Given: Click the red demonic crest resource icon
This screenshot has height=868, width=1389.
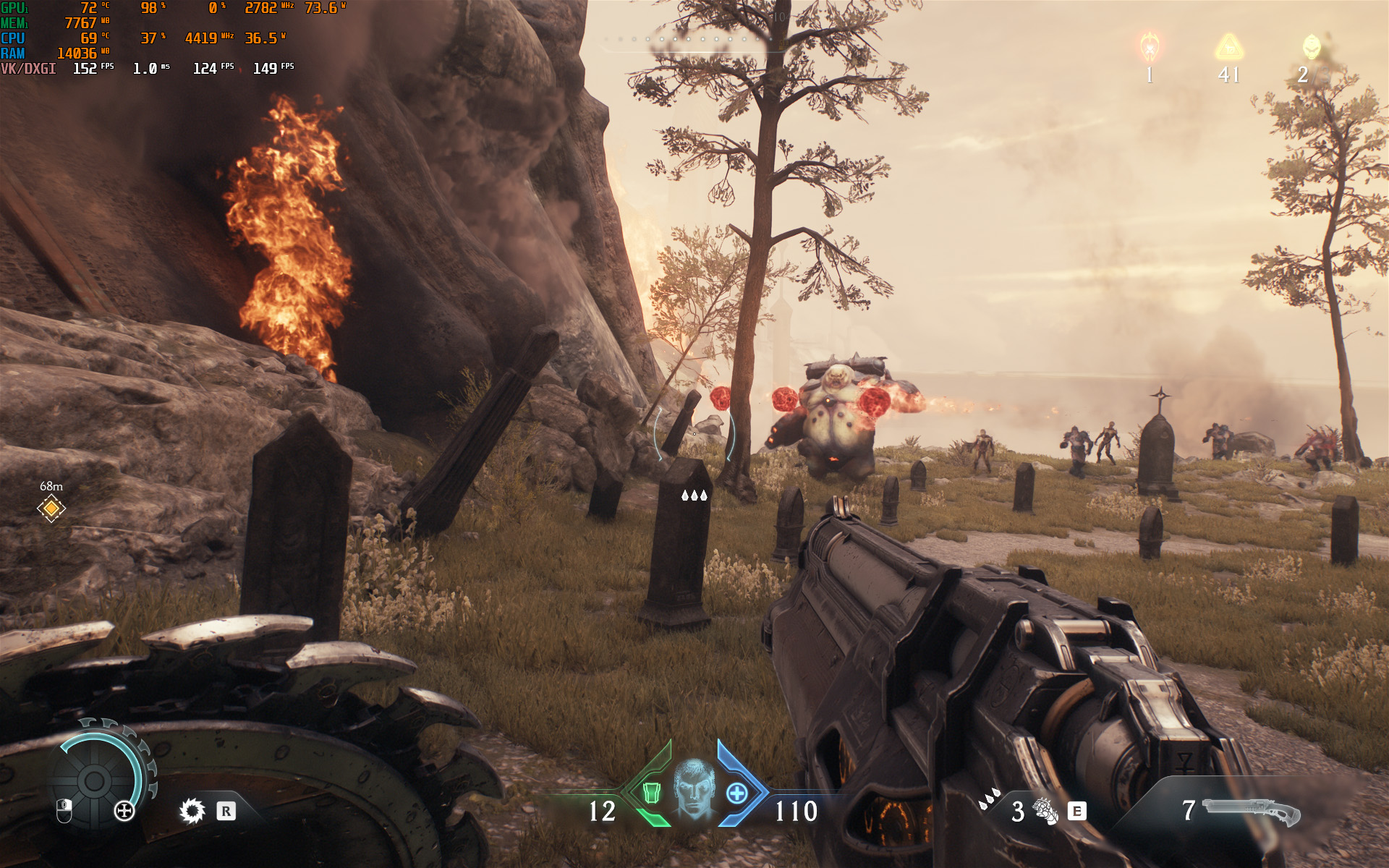Looking at the screenshot, I should pos(1150,48).
